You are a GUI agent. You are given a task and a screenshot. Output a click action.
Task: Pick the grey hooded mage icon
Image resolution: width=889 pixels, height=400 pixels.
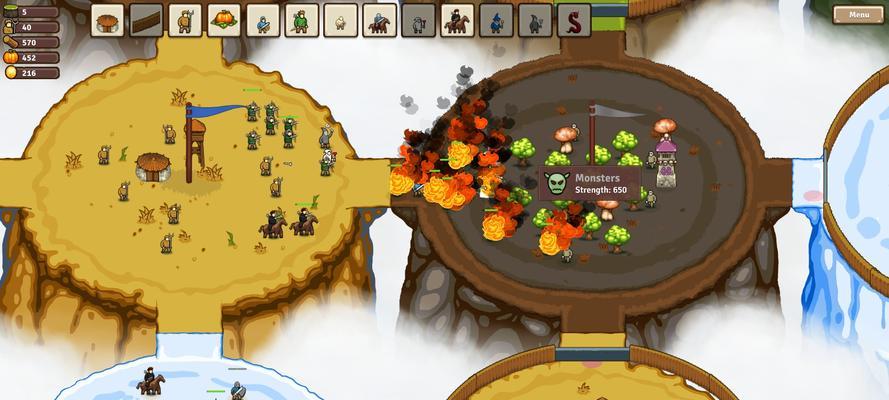click(x=535, y=20)
